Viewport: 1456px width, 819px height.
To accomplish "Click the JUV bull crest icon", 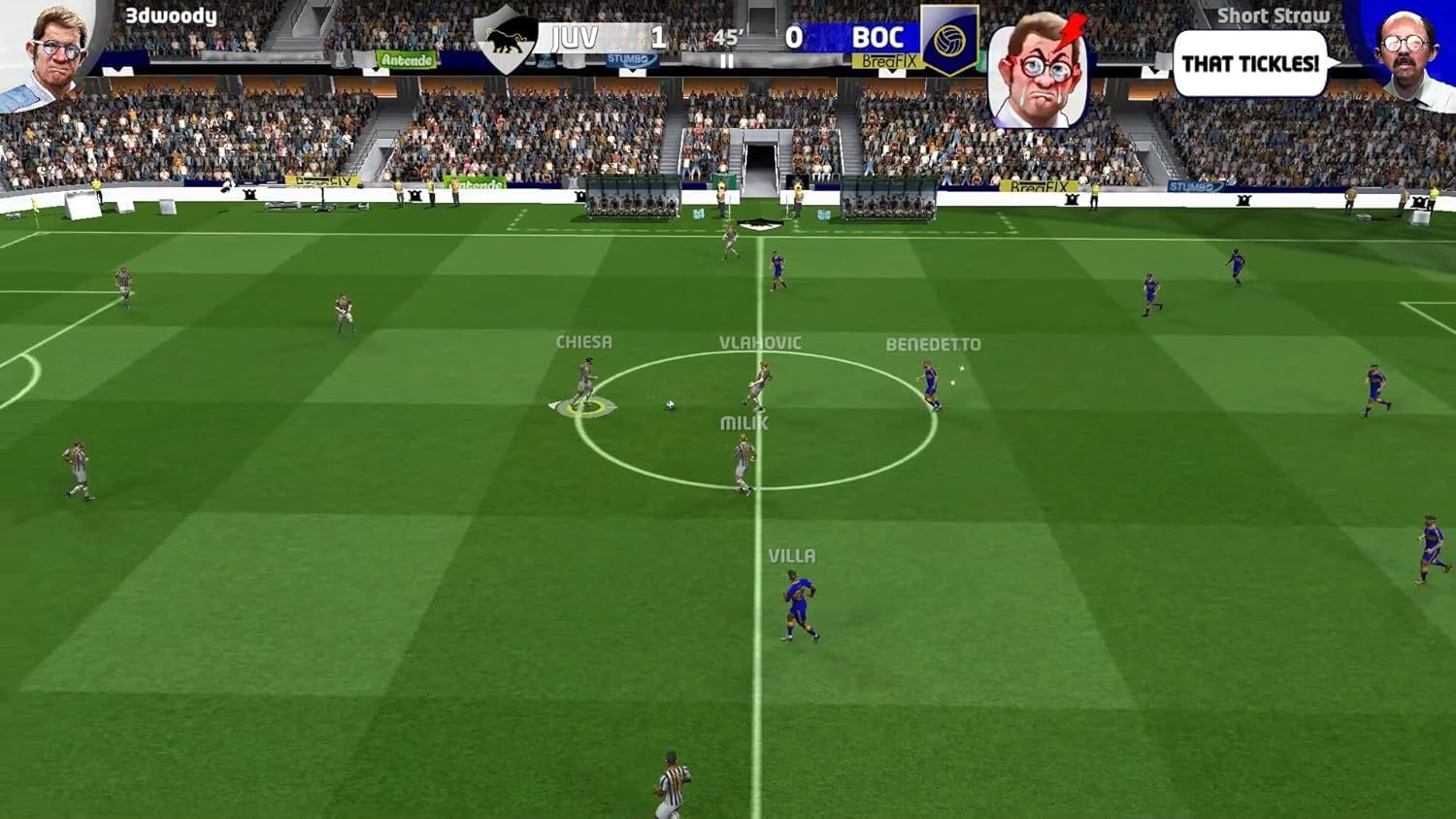I will tap(504, 39).
